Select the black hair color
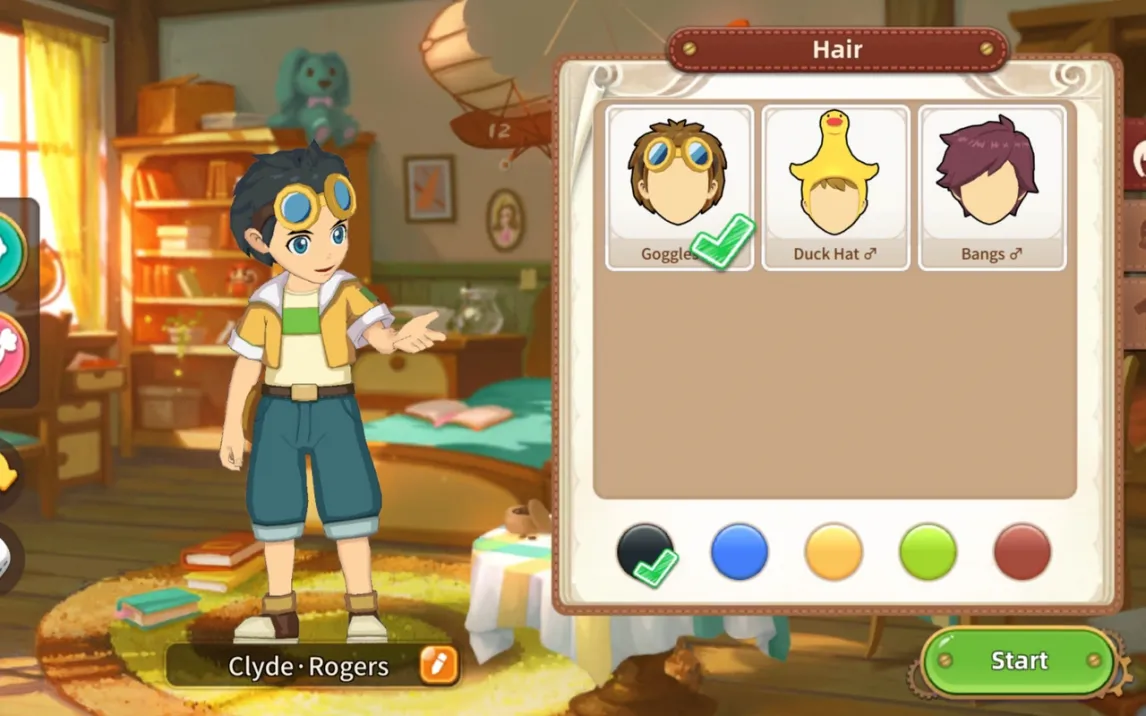 645,552
